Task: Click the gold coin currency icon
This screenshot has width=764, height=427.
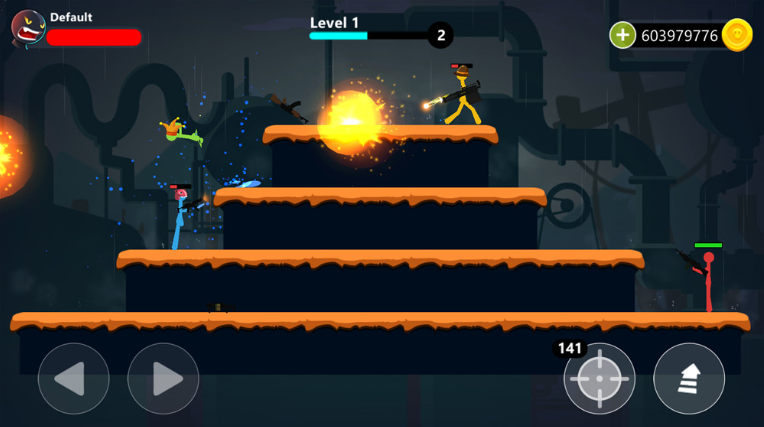Action: click(737, 35)
